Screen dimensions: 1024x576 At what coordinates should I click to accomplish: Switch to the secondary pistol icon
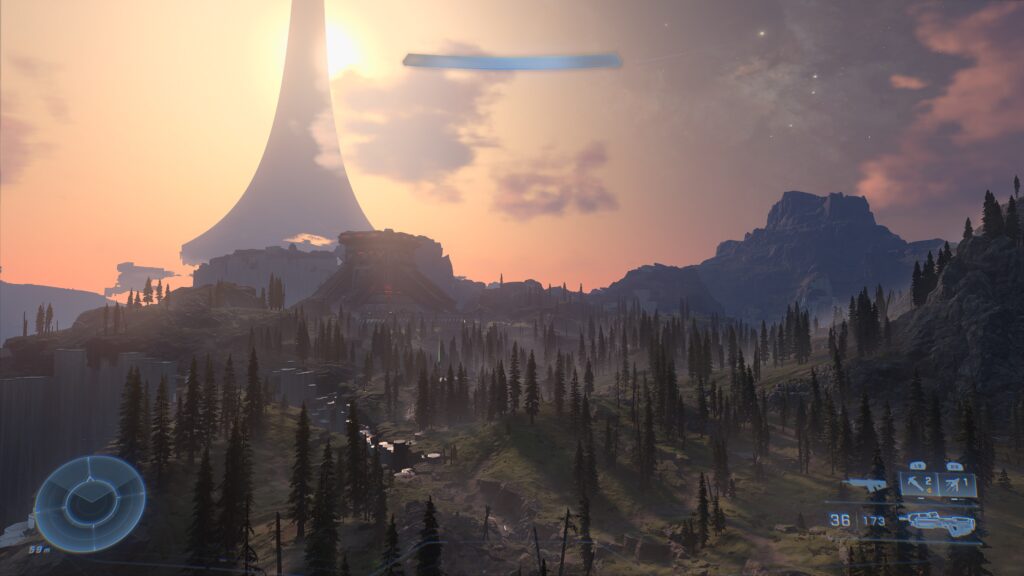[866, 486]
